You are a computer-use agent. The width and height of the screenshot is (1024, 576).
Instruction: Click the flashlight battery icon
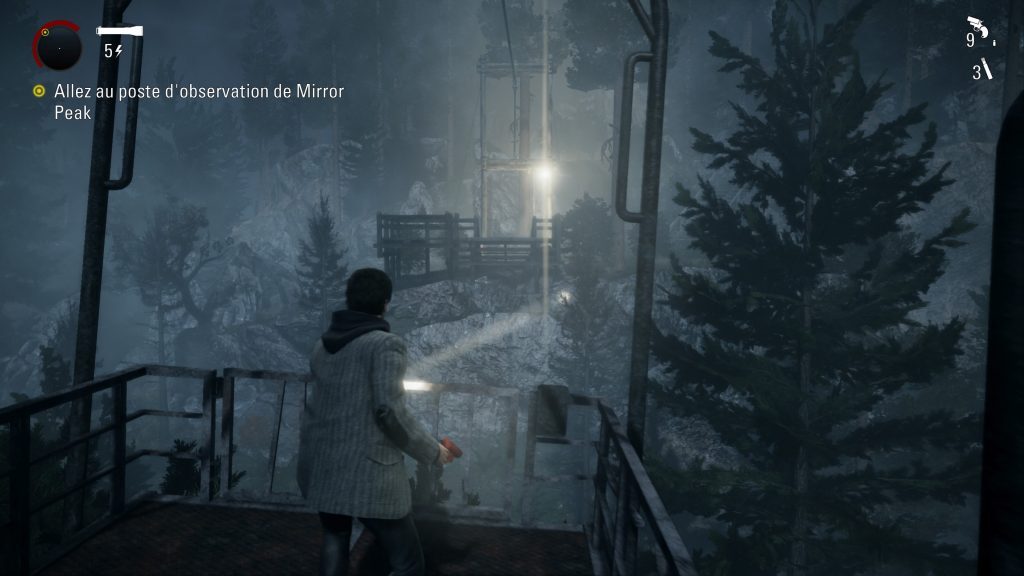(x=120, y=32)
